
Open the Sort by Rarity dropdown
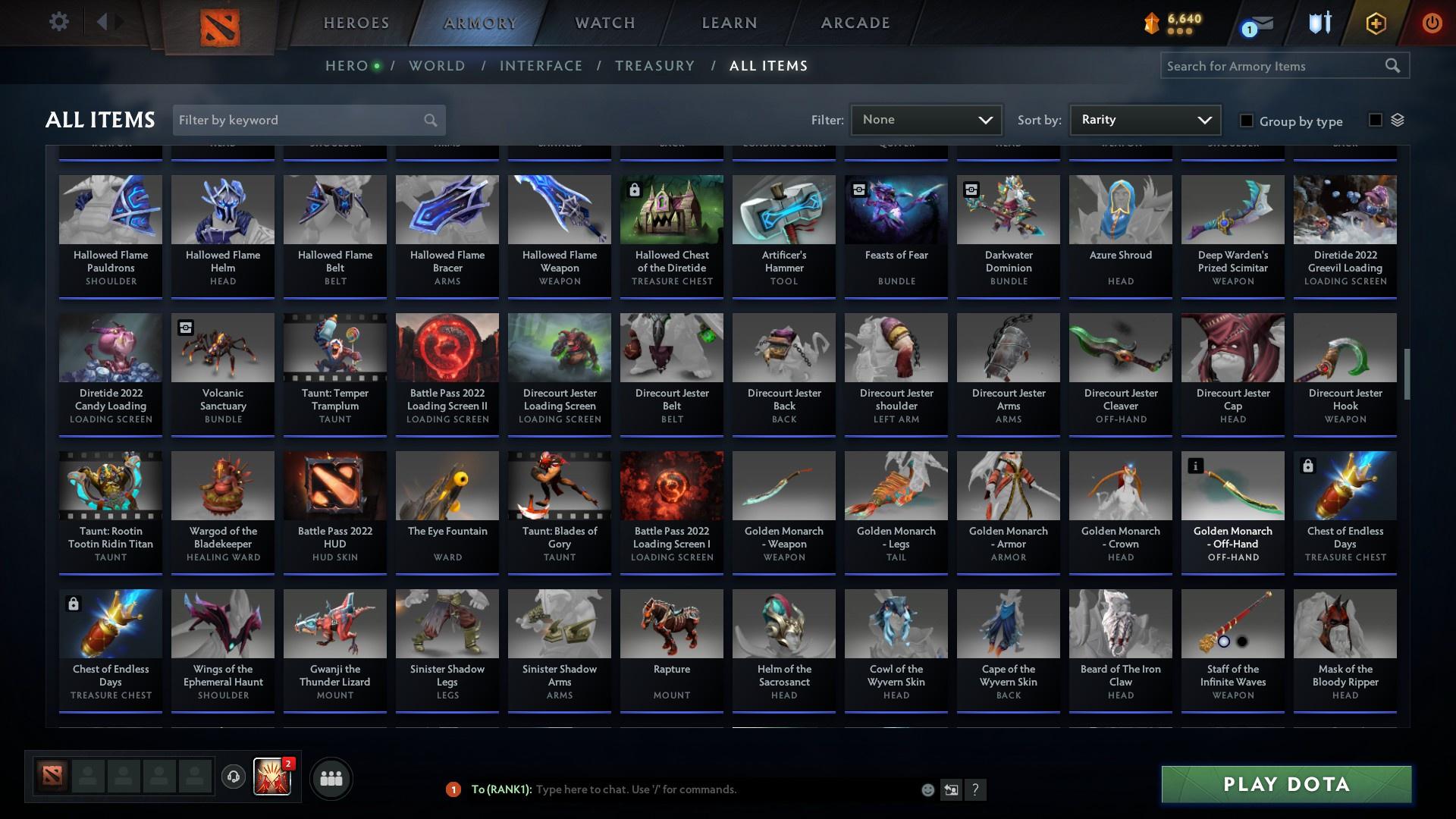(1144, 119)
